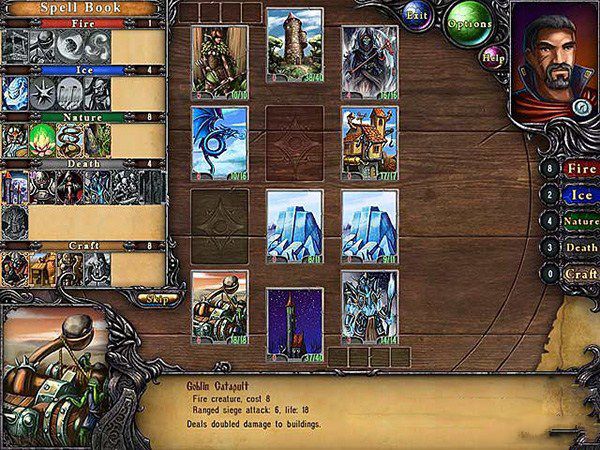Select the elf archer card on the board
600x450 pixels.
coord(219,61)
